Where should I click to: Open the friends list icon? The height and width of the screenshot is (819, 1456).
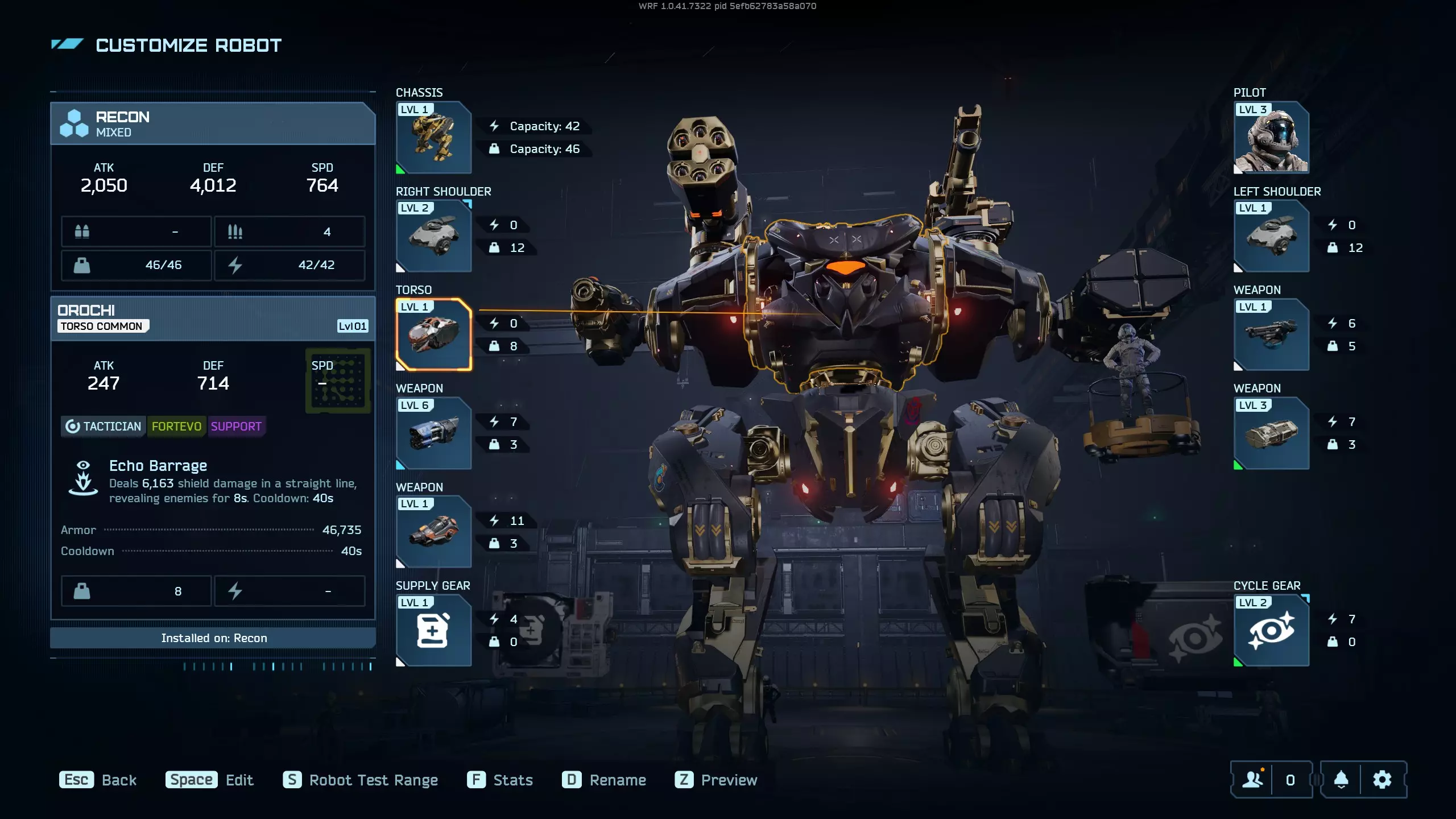pos(1252,780)
